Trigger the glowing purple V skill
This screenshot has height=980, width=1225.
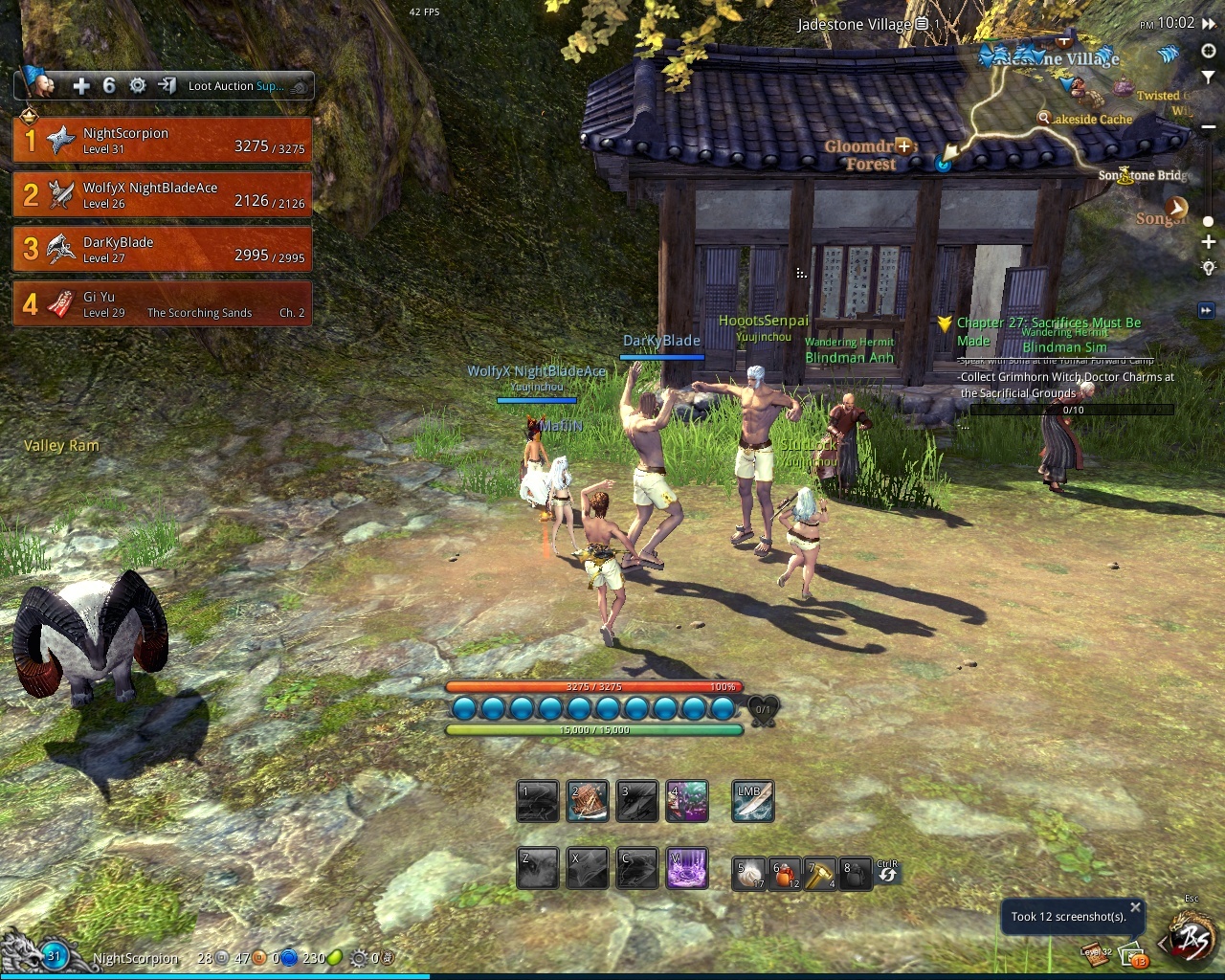[686, 869]
